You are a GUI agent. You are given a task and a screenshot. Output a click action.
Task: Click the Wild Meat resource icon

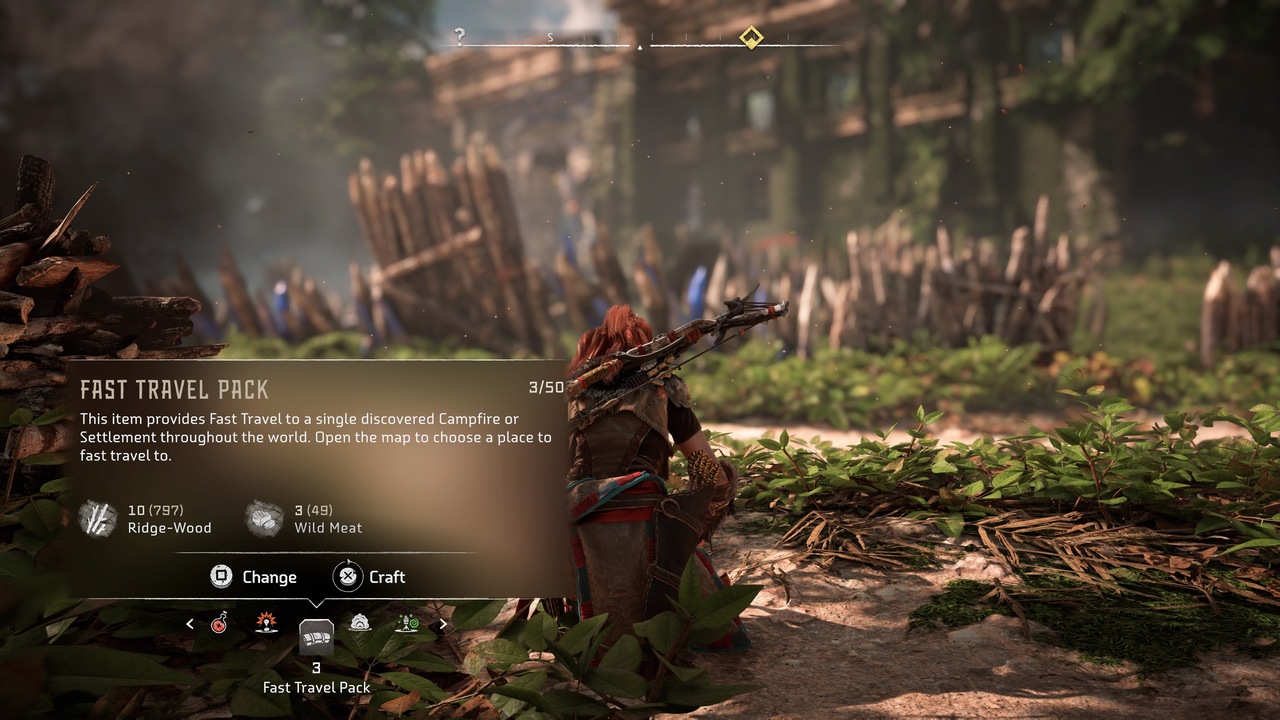(x=265, y=519)
